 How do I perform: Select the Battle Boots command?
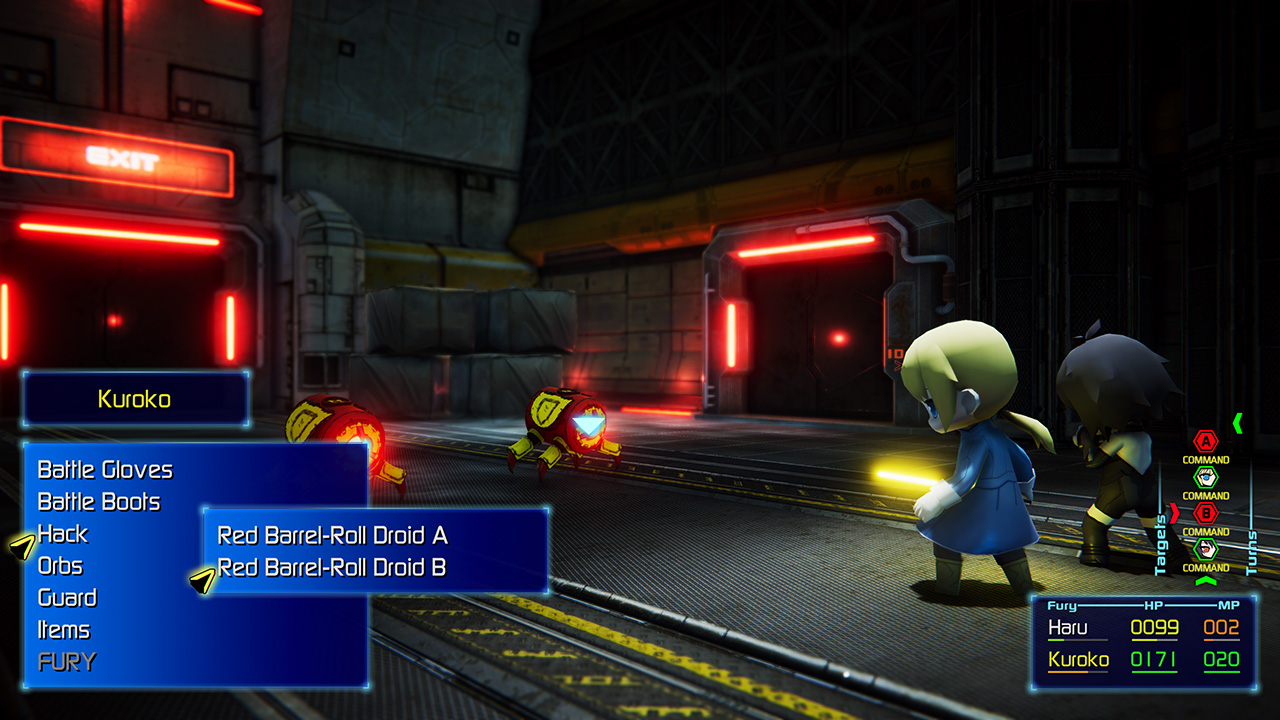tap(99, 502)
